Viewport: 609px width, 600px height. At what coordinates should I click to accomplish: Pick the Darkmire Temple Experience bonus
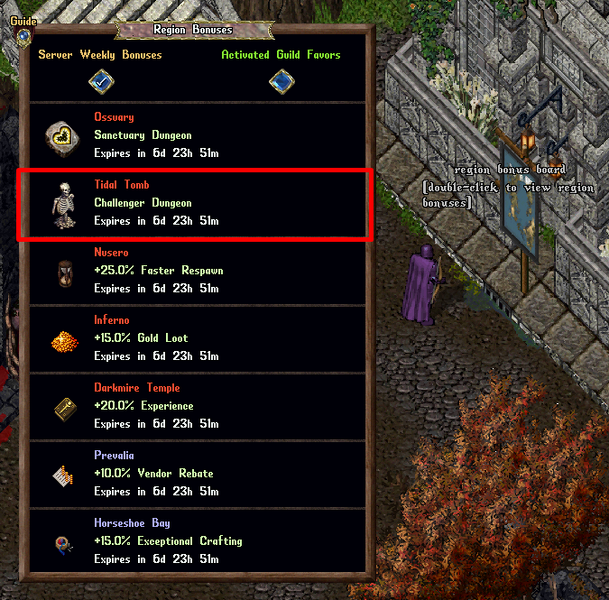pyautogui.click(x=196, y=407)
